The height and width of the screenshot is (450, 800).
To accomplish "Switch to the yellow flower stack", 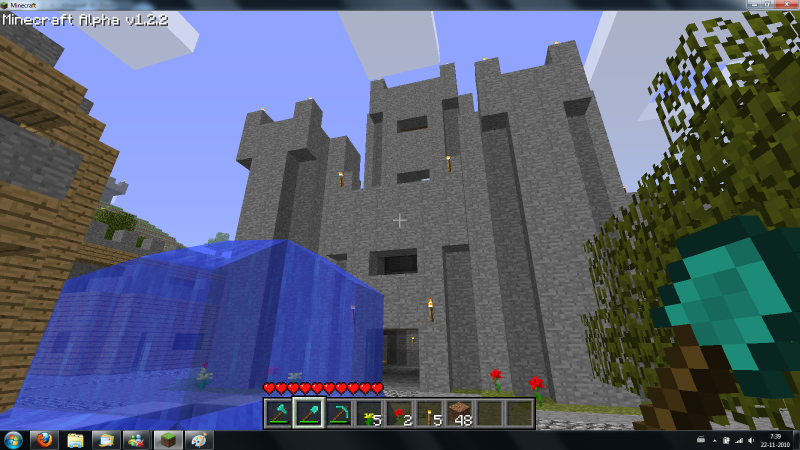I will (369, 414).
